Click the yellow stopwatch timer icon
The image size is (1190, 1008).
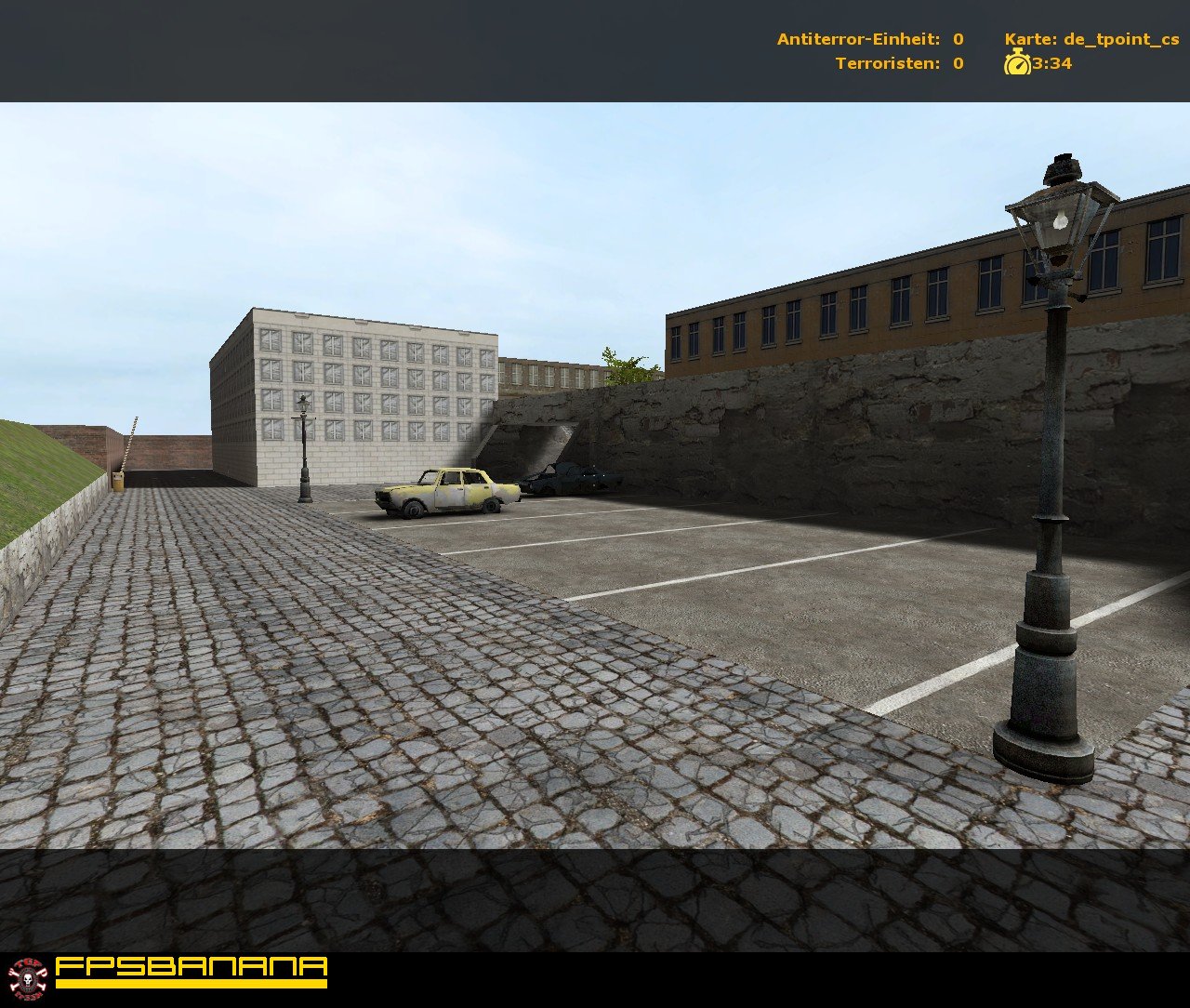tap(1017, 64)
